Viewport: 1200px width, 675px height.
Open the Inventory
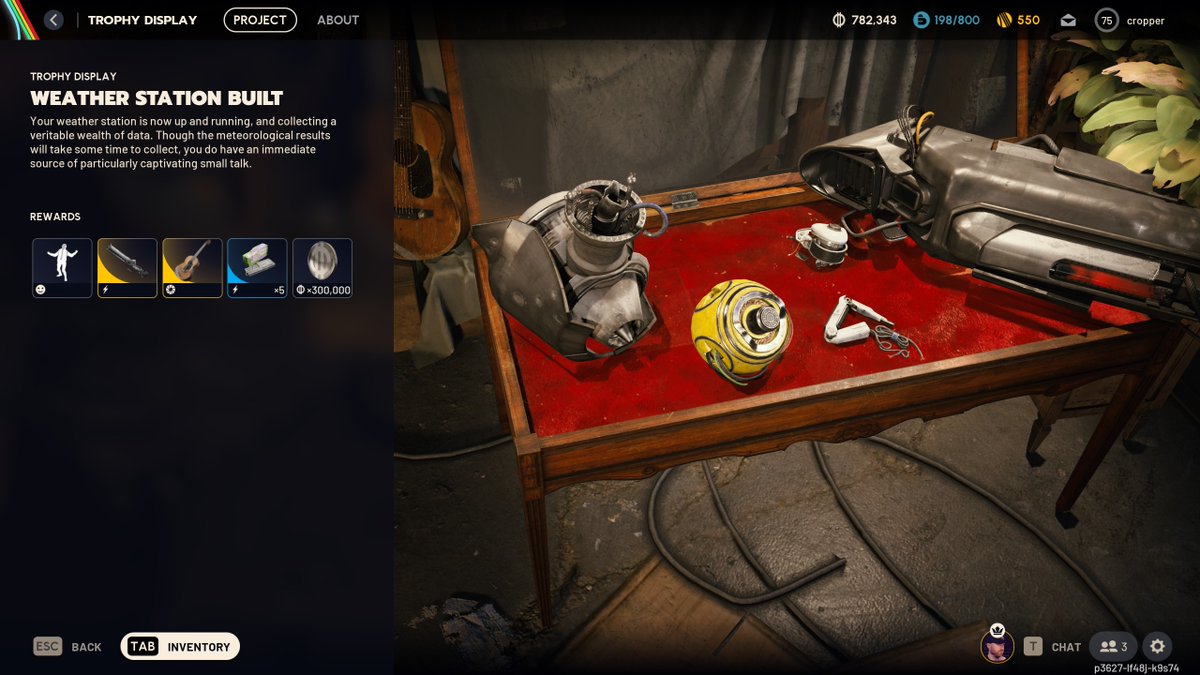[x=180, y=647]
